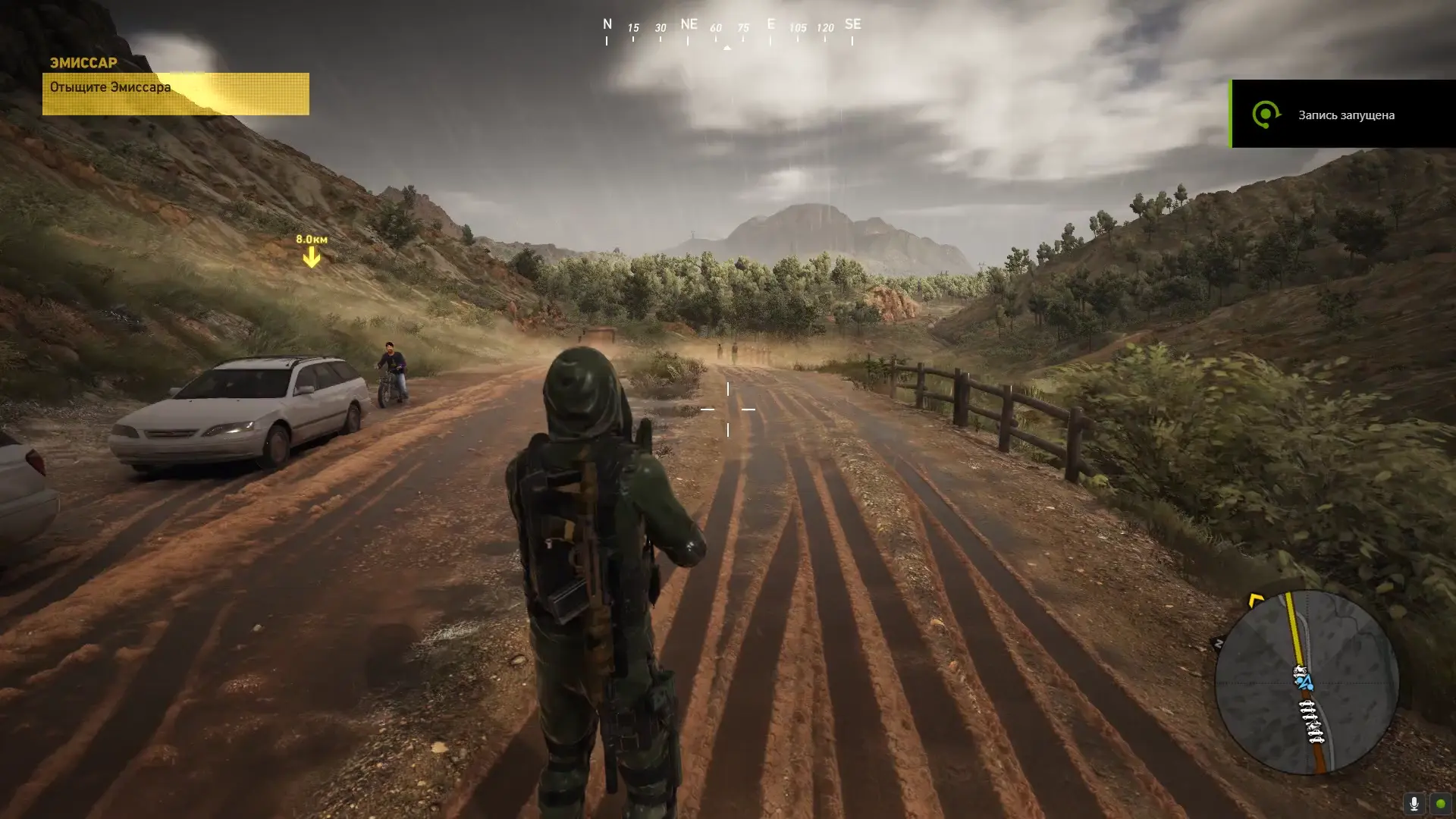This screenshot has width=1456, height=819.
Task: Click the yellow mission marker on the minimap
Action: pyautogui.click(x=1256, y=600)
